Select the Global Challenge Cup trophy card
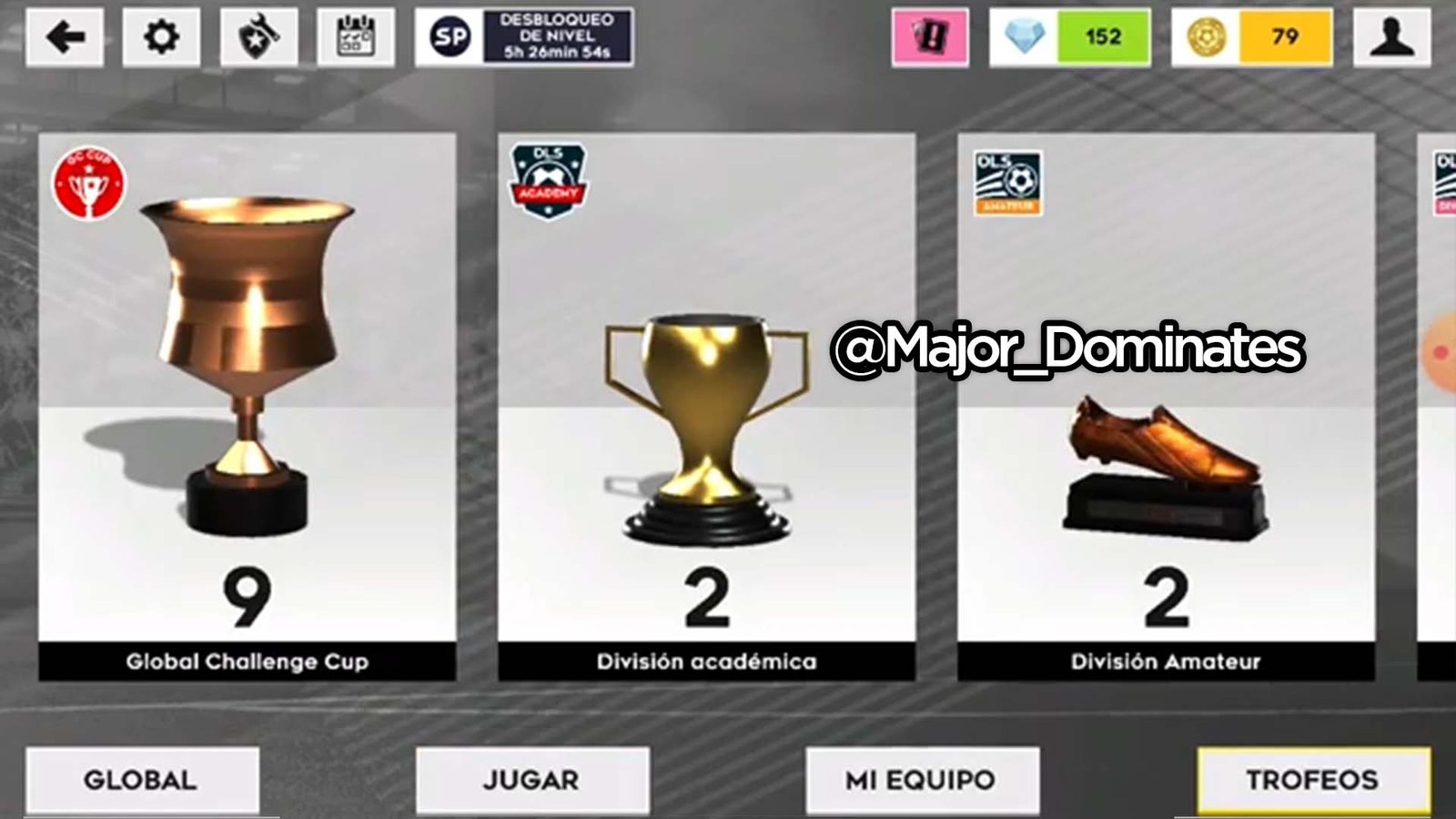Viewport: 1456px width, 819px height. coord(248,400)
